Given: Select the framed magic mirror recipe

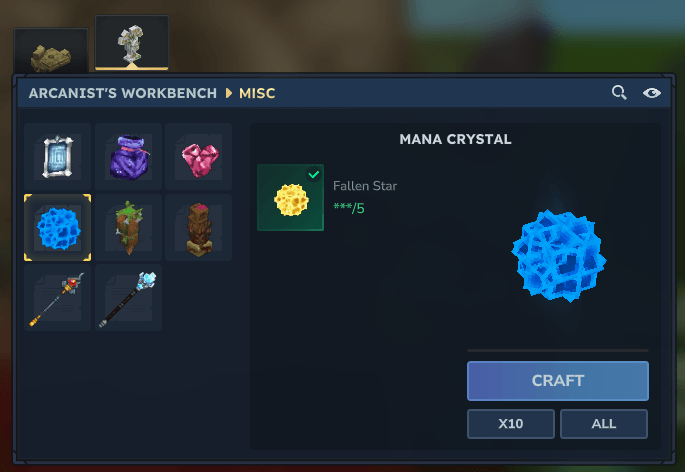Looking at the screenshot, I should pos(57,157).
